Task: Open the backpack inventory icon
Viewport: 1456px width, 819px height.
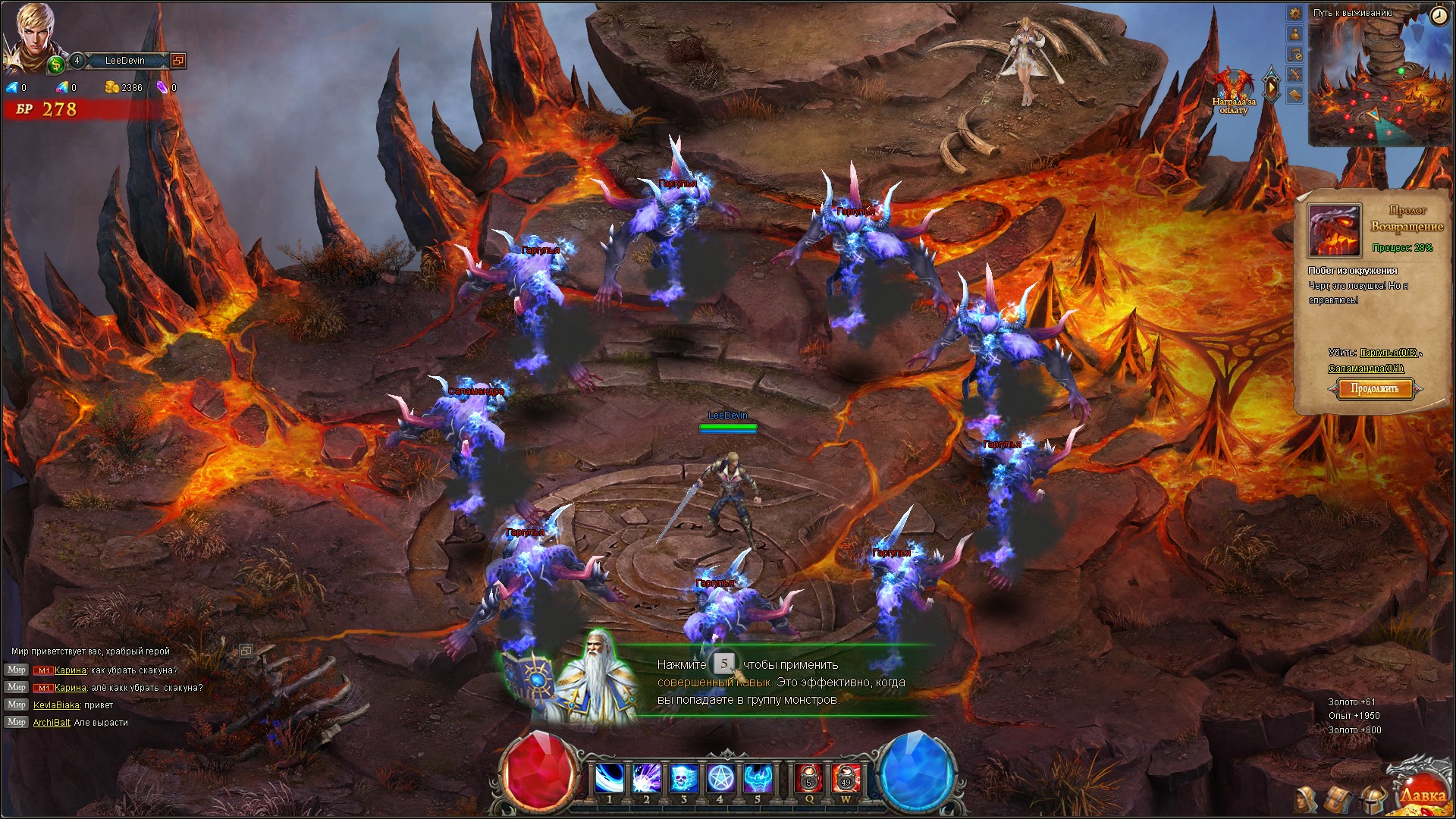Action: (x=1338, y=799)
